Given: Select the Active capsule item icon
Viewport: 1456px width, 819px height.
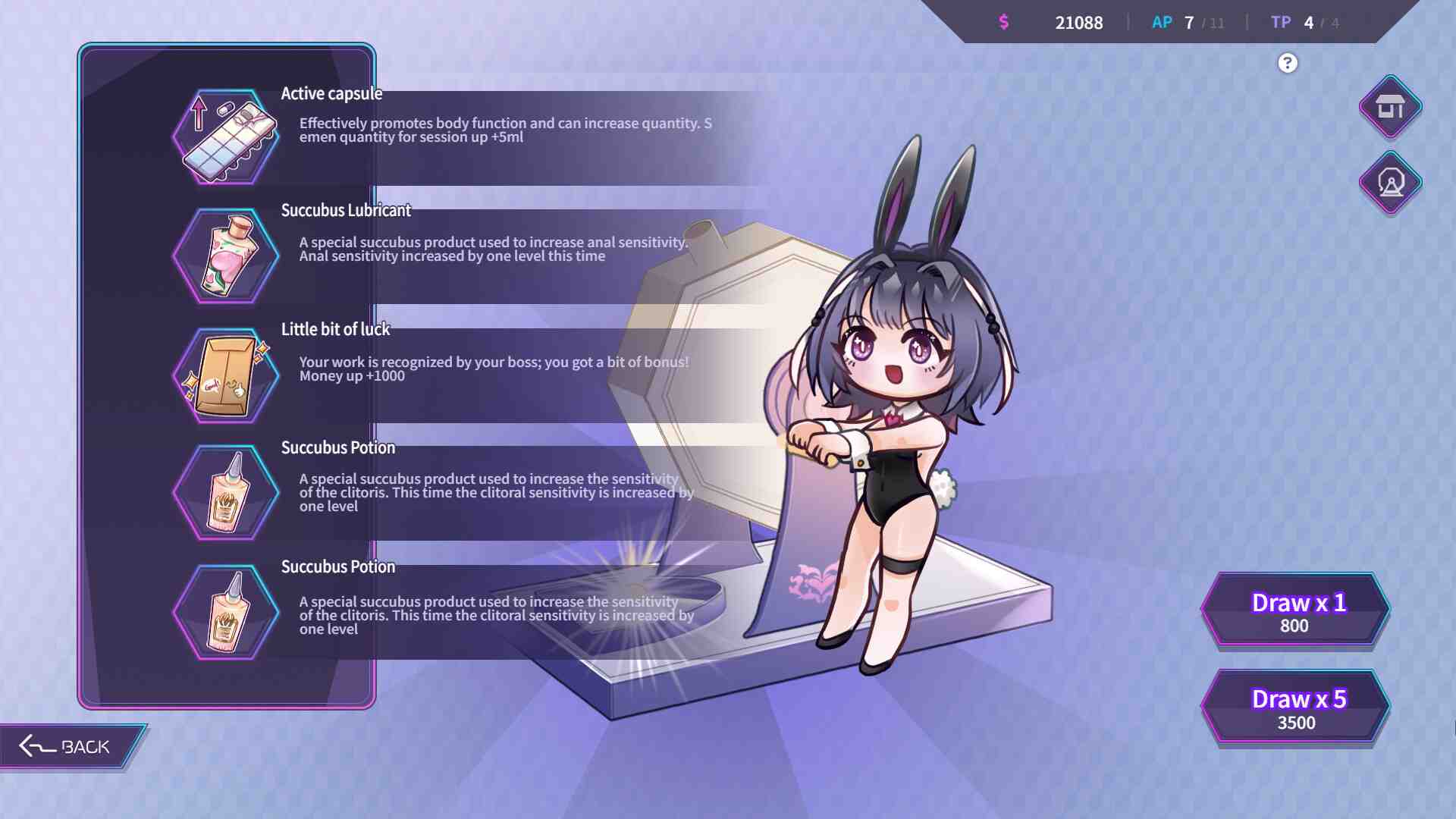Looking at the screenshot, I should 225,137.
